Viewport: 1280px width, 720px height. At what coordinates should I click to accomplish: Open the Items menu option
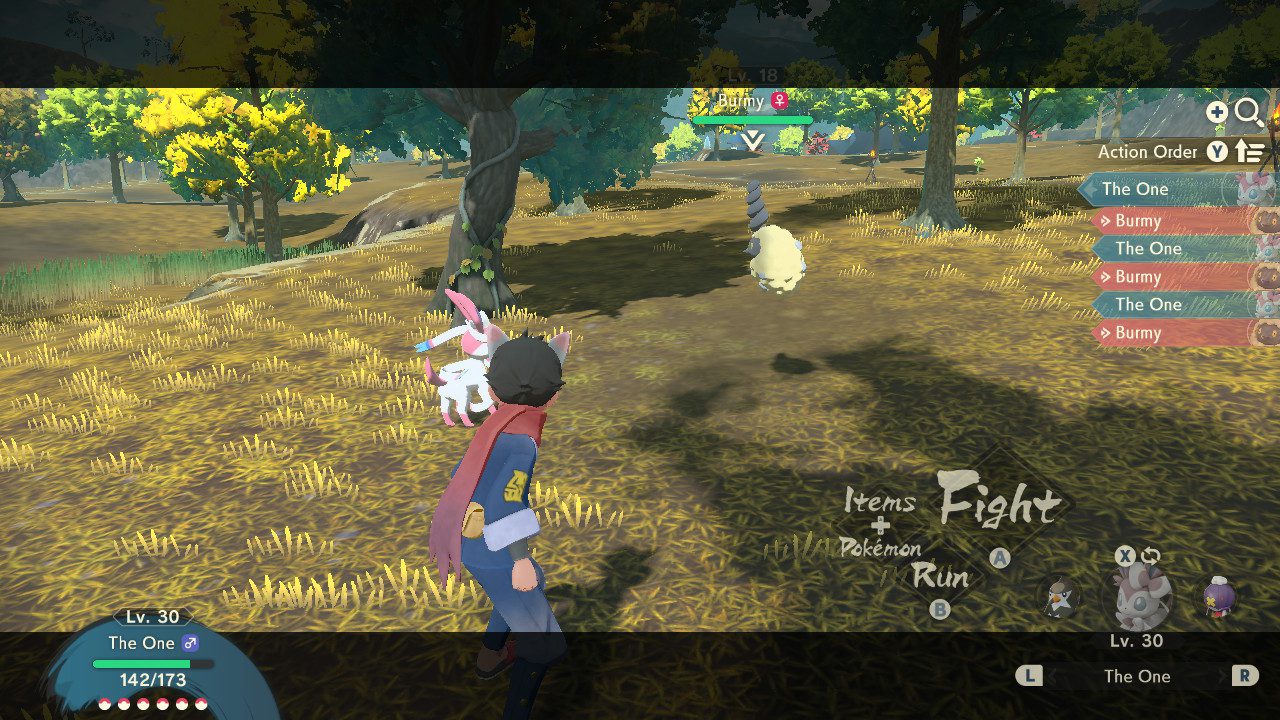(878, 500)
